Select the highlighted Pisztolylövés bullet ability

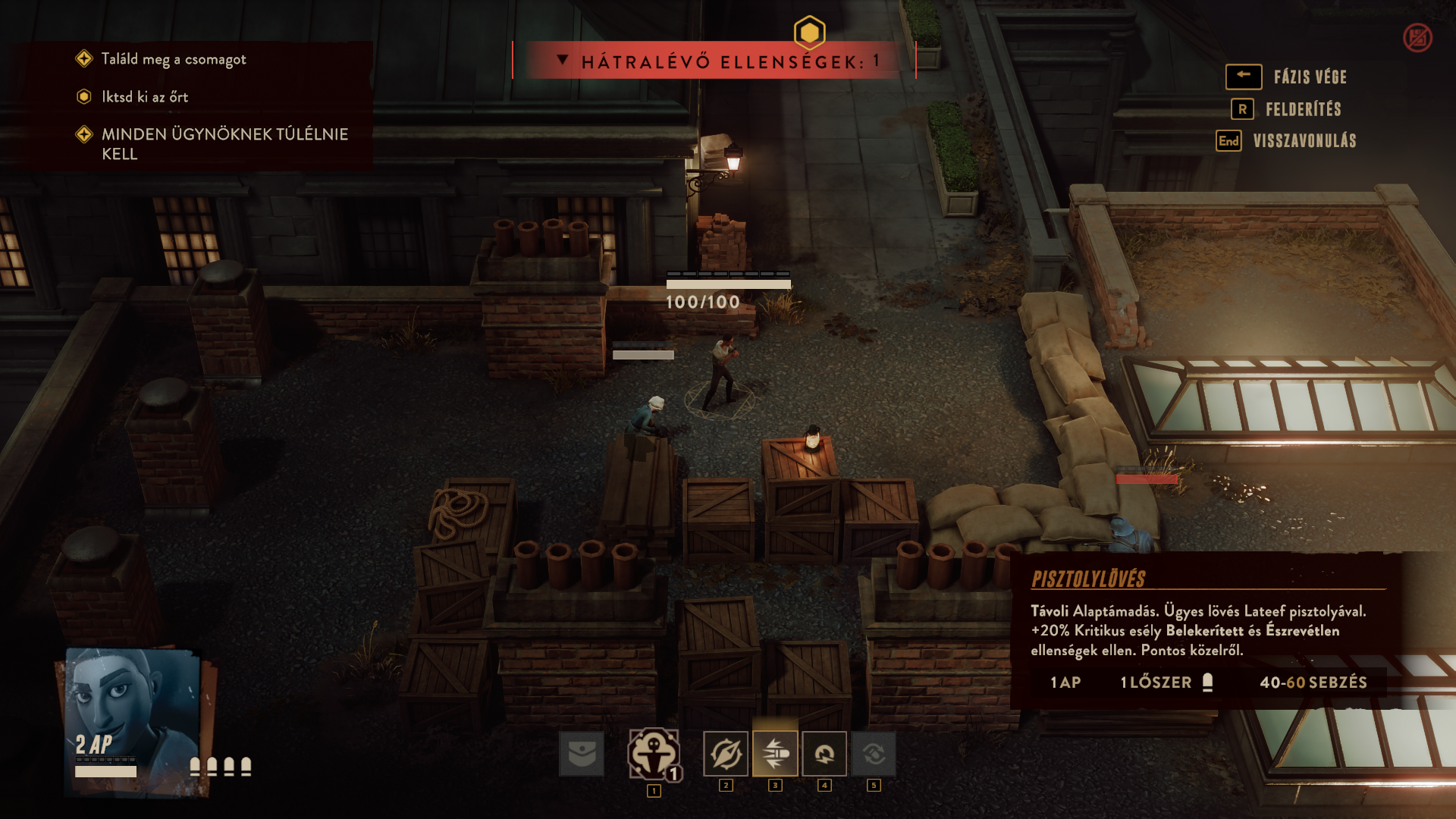[775, 754]
